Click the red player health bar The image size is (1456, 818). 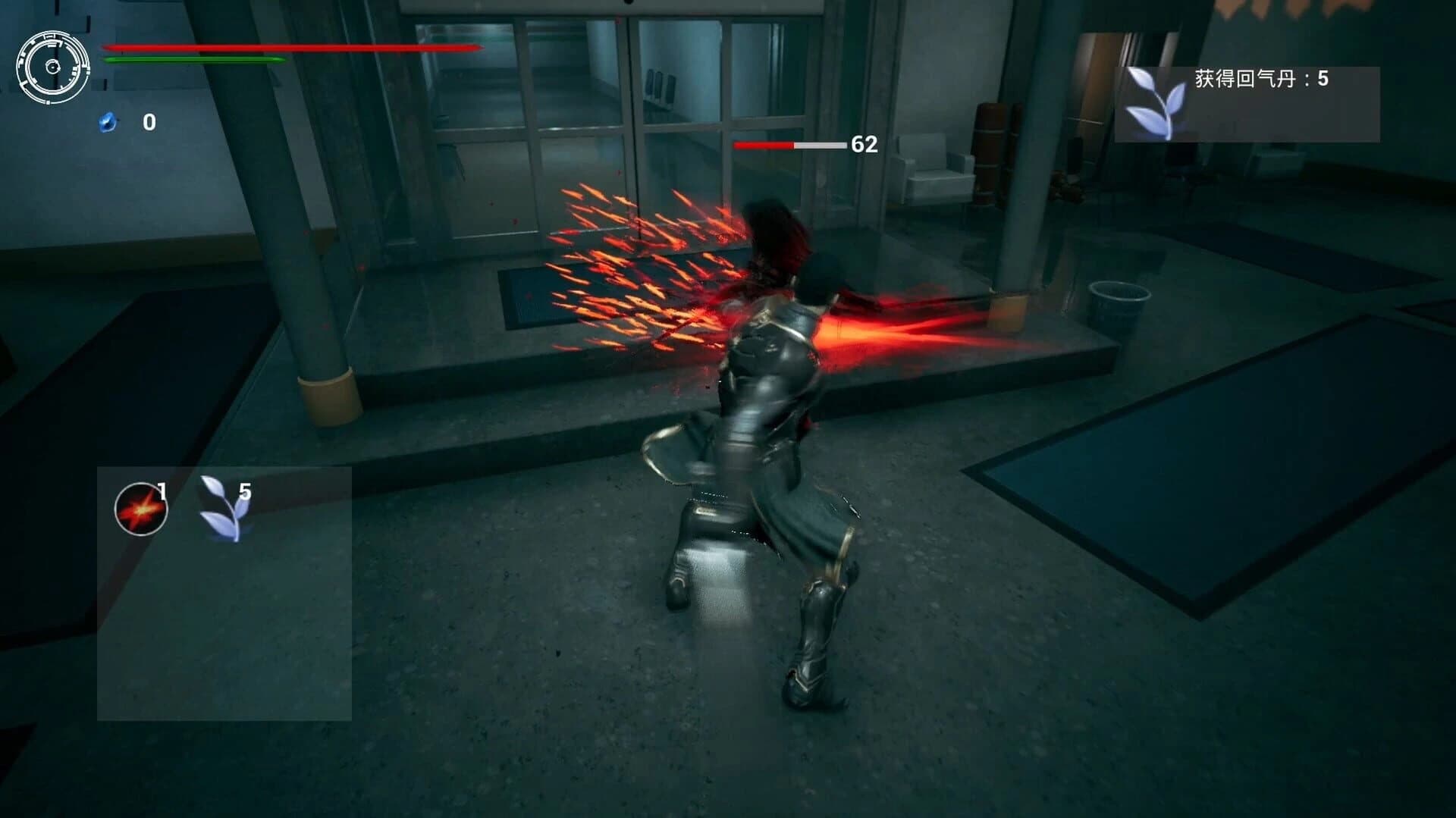(x=292, y=49)
